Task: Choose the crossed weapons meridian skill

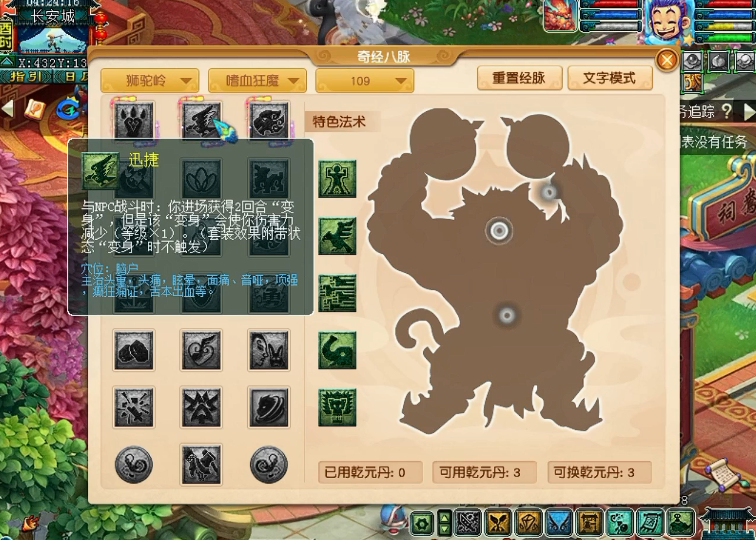Action: (x=134, y=406)
